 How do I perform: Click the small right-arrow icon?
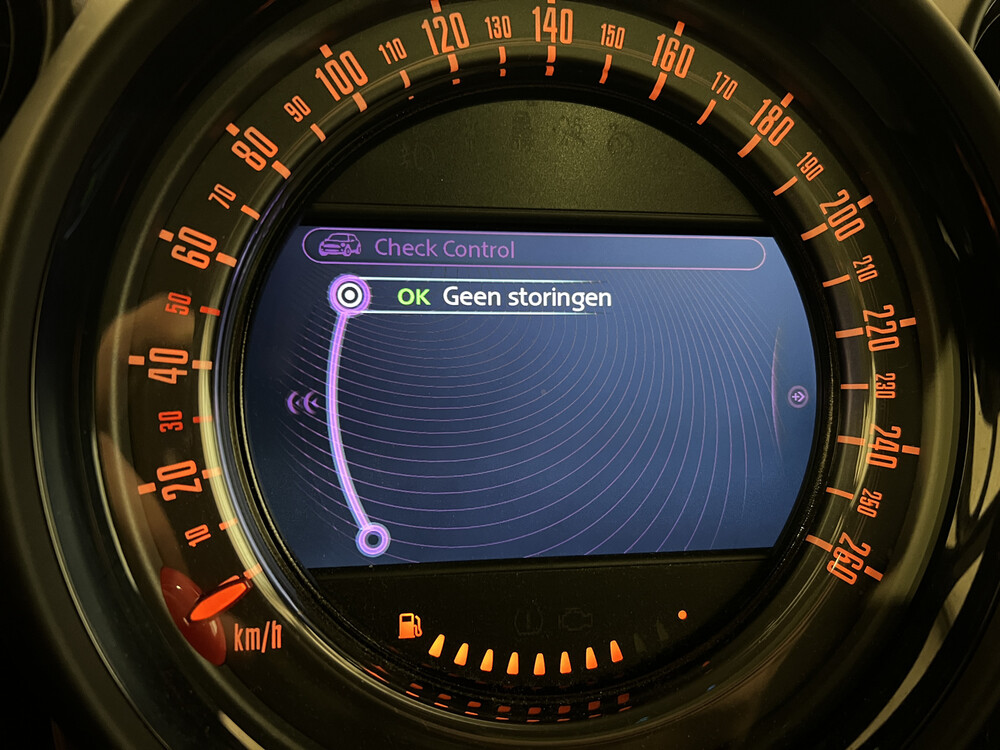(798, 397)
